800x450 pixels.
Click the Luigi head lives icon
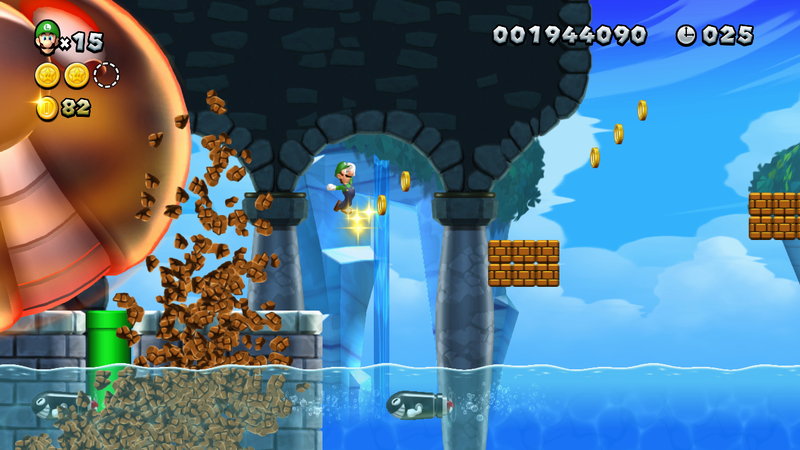pyautogui.click(x=46, y=38)
